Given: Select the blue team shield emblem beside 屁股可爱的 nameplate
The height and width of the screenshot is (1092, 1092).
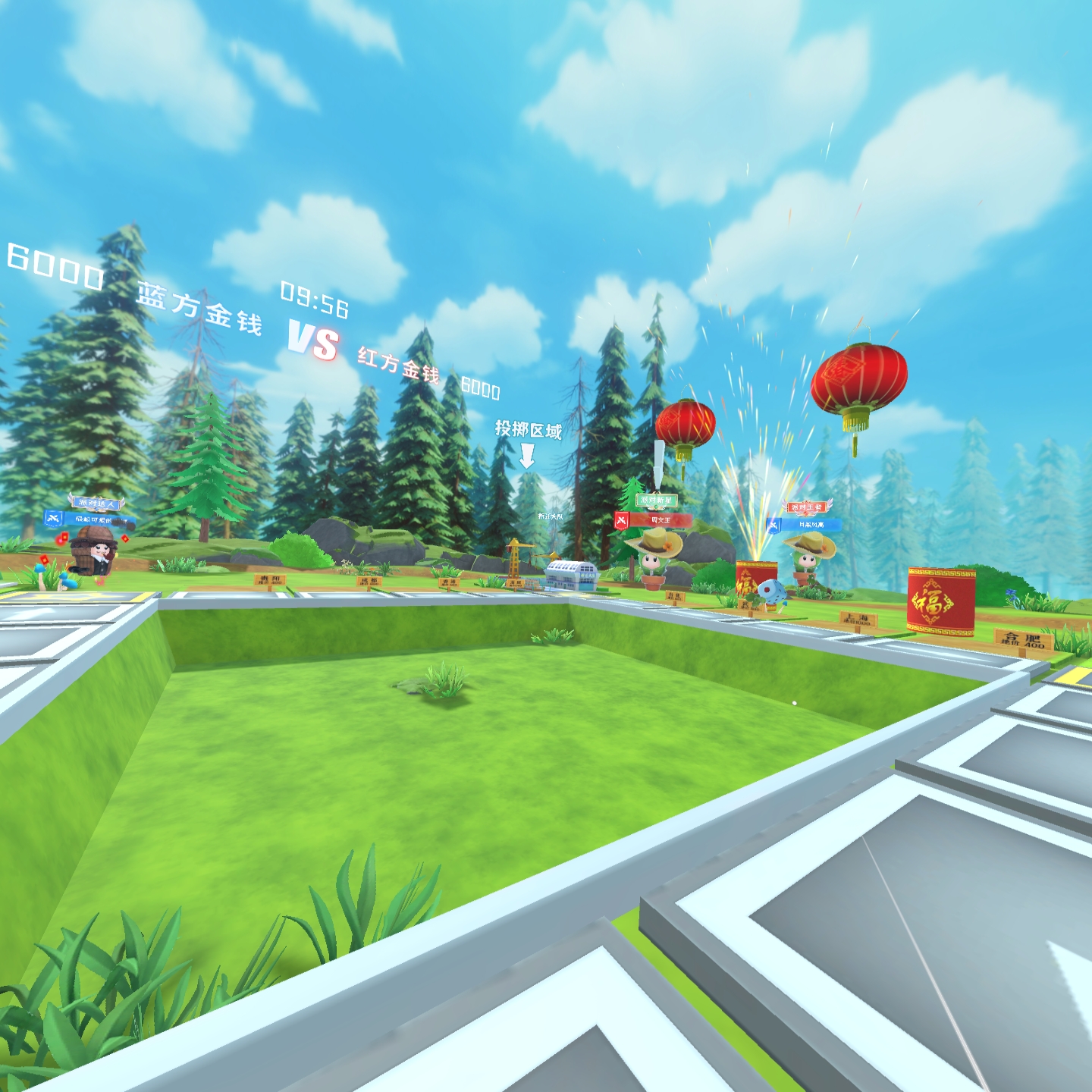Looking at the screenshot, I should [54, 519].
